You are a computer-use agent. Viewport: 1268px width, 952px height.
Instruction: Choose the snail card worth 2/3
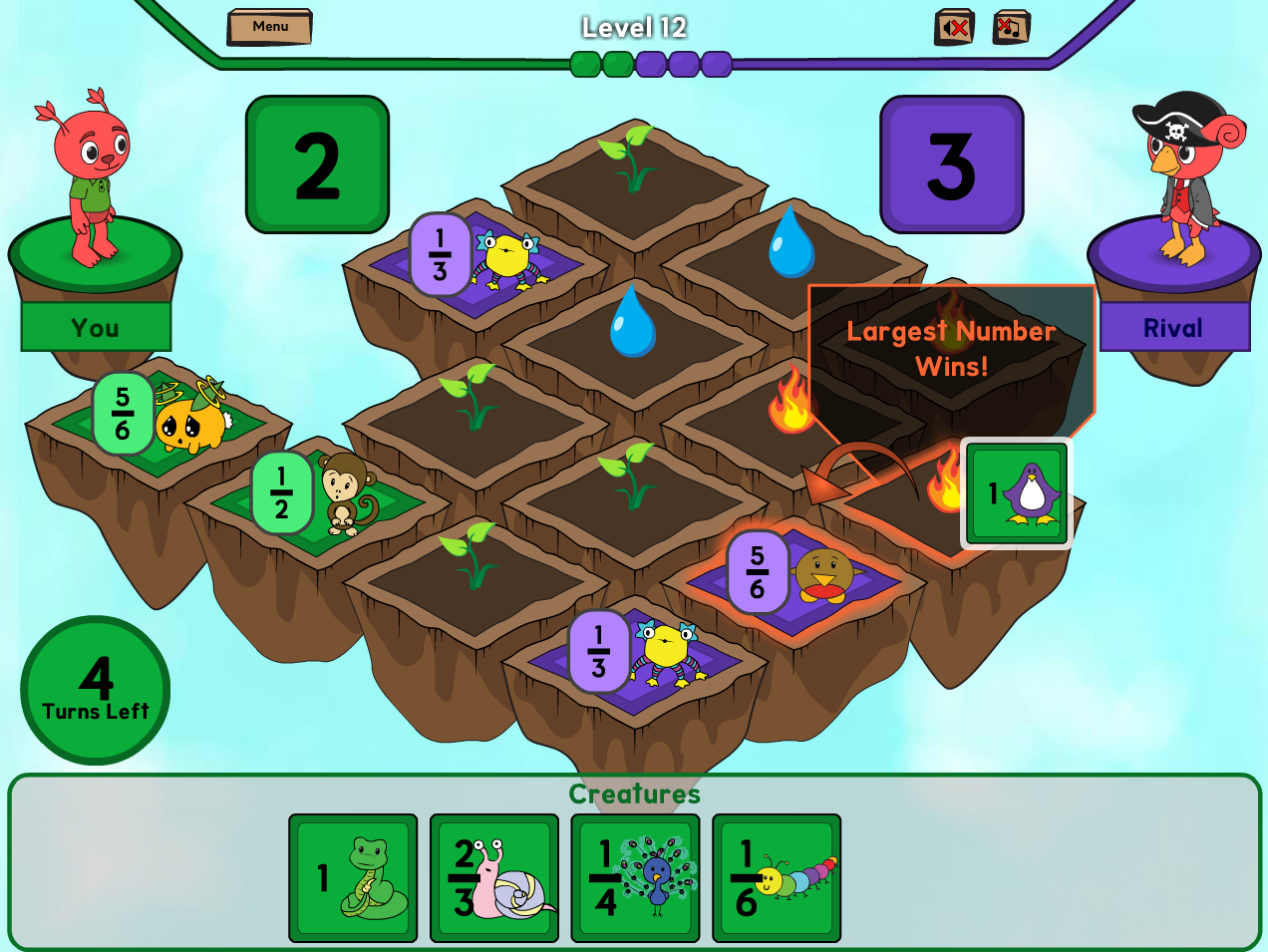pos(494,878)
